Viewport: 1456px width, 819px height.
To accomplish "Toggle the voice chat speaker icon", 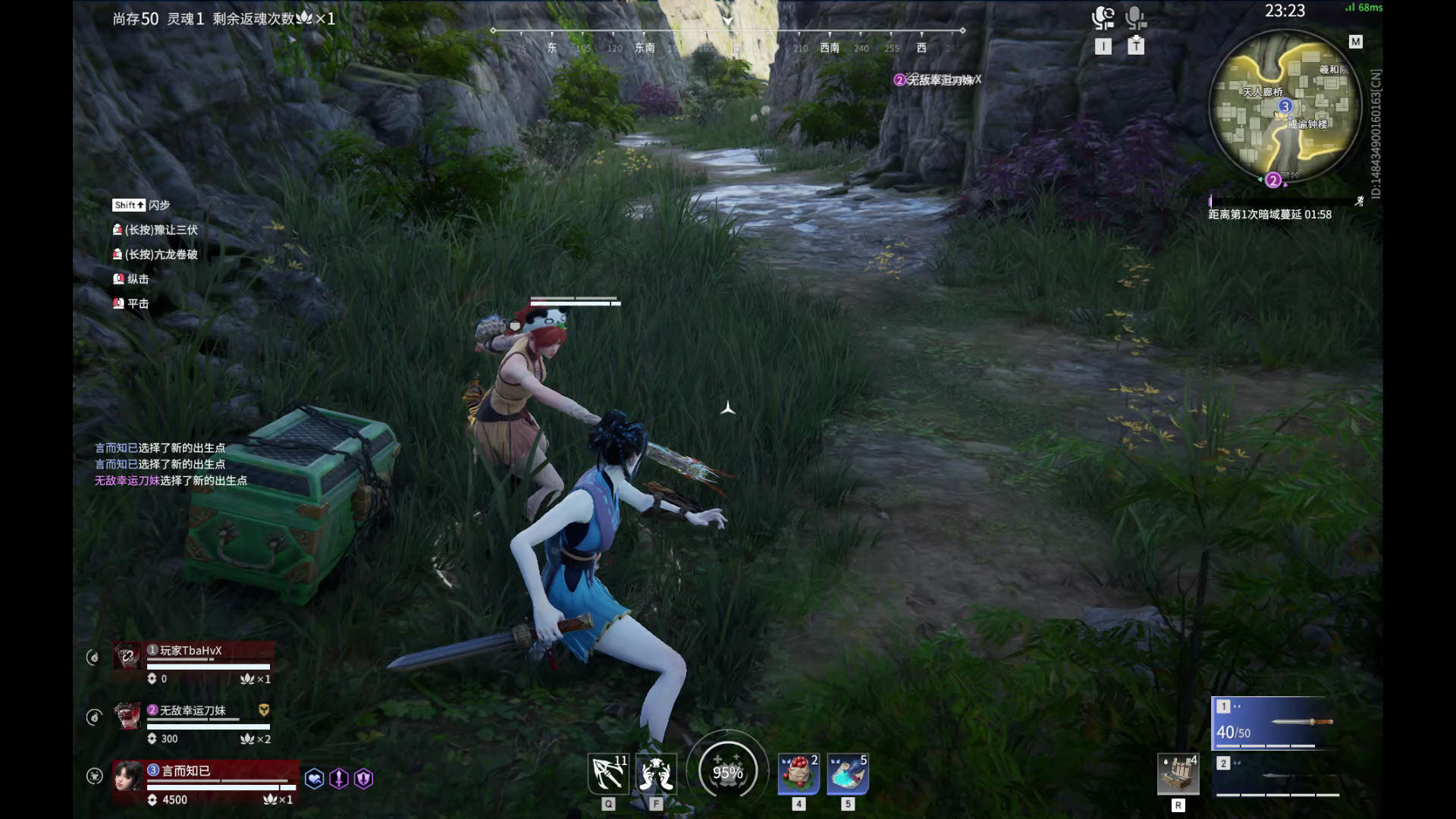I will point(1103,18).
